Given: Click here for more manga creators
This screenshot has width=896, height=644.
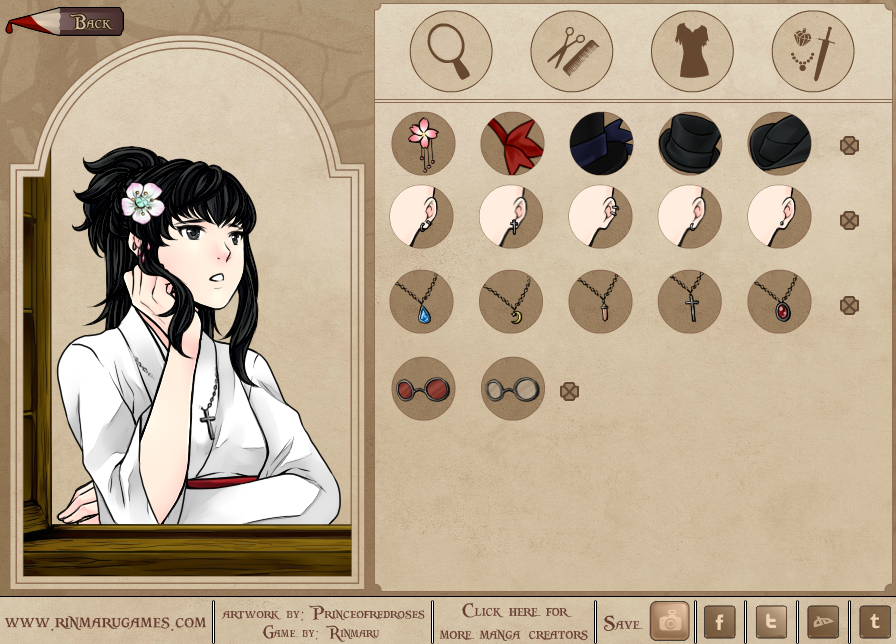Looking at the screenshot, I should click(x=516, y=622).
